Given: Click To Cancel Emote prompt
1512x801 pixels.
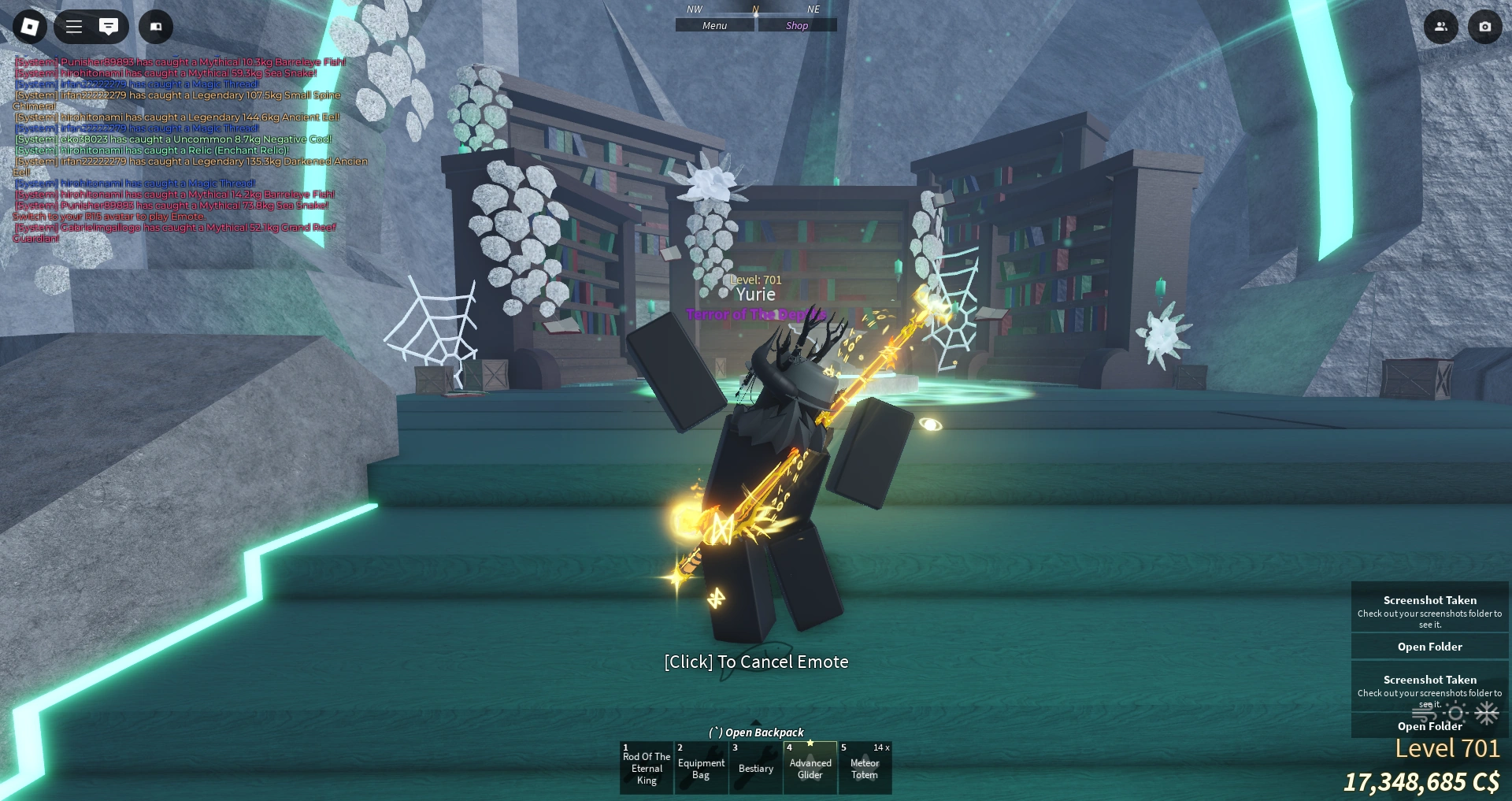Looking at the screenshot, I should [x=755, y=662].
